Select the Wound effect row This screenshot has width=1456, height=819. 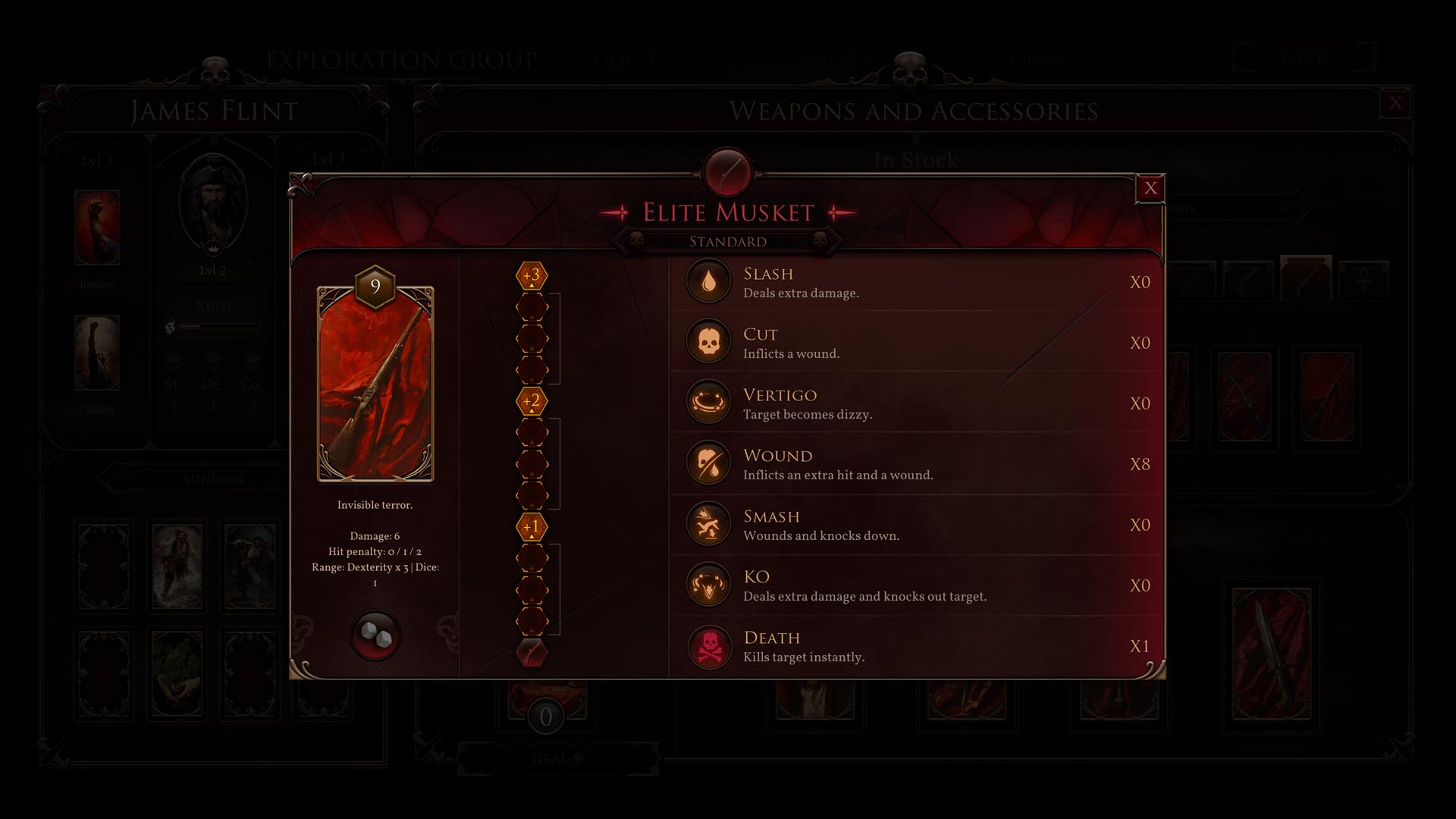click(916, 464)
